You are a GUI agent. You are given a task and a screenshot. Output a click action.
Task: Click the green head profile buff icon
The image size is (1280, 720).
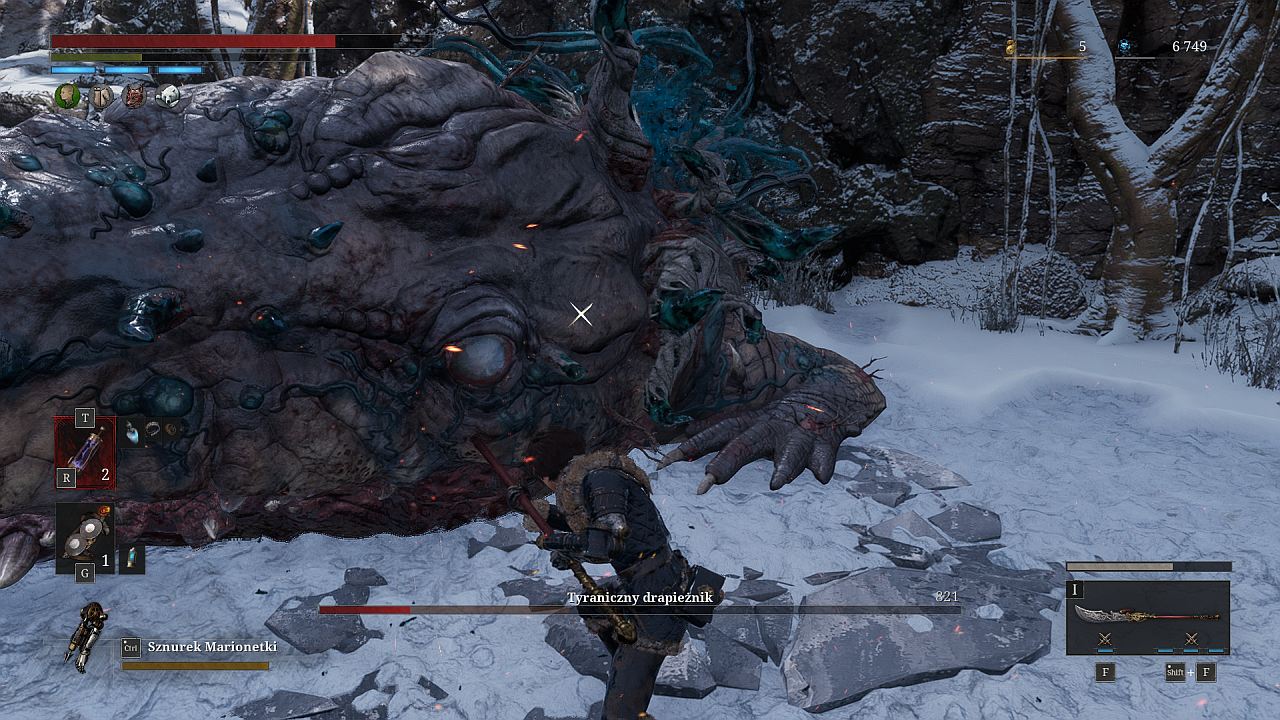click(x=67, y=96)
